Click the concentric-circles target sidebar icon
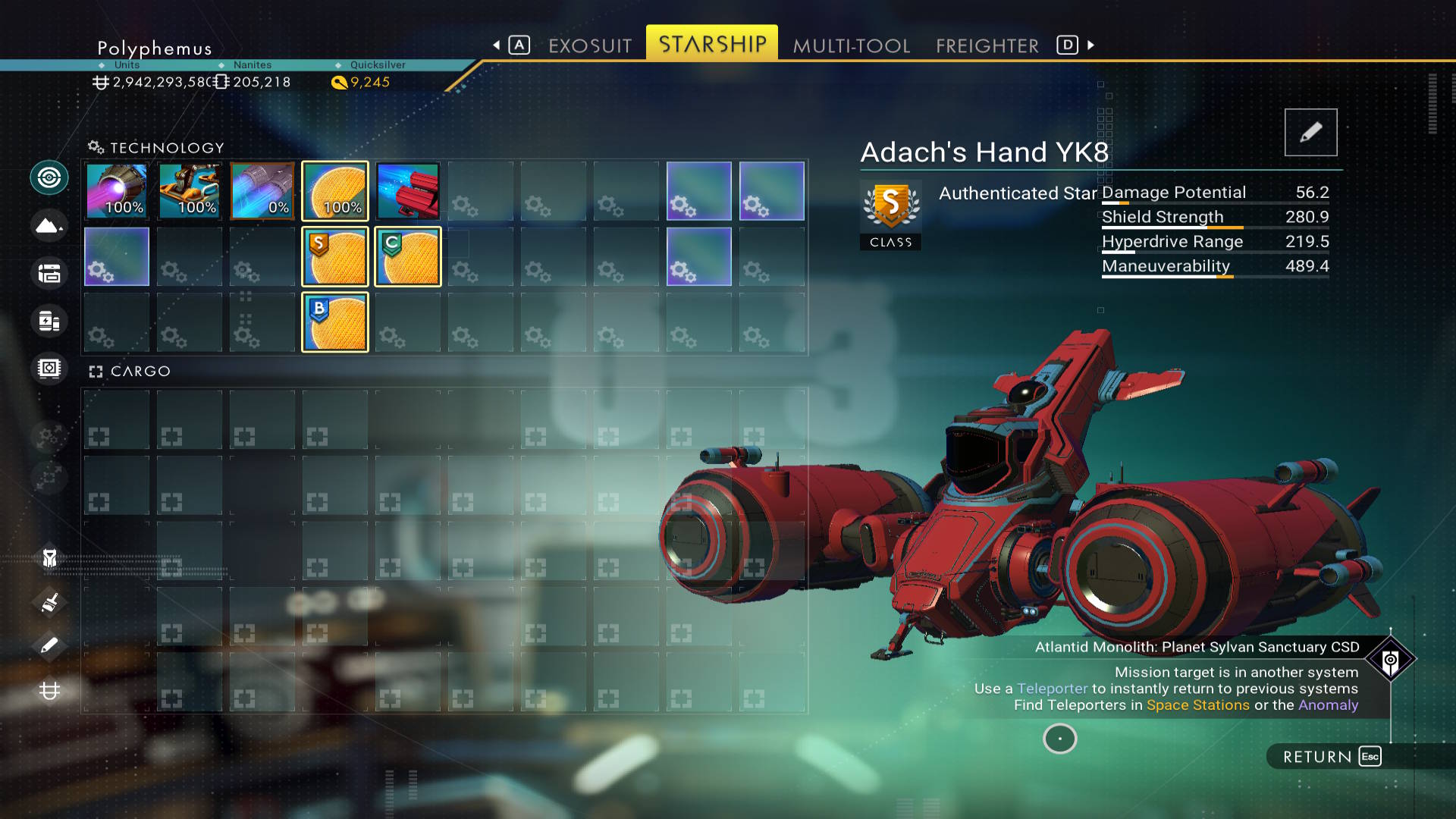 point(49,178)
